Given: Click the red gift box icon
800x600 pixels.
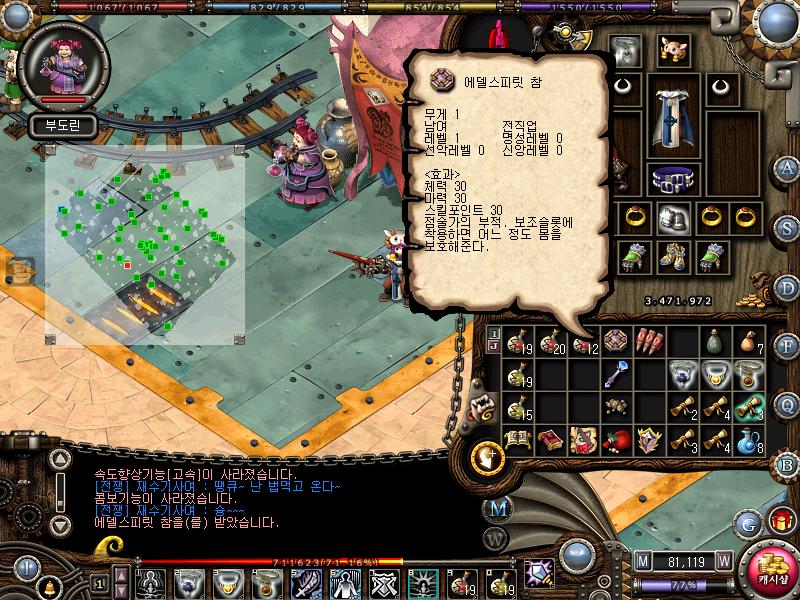Looking at the screenshot, I should (779, 521).
